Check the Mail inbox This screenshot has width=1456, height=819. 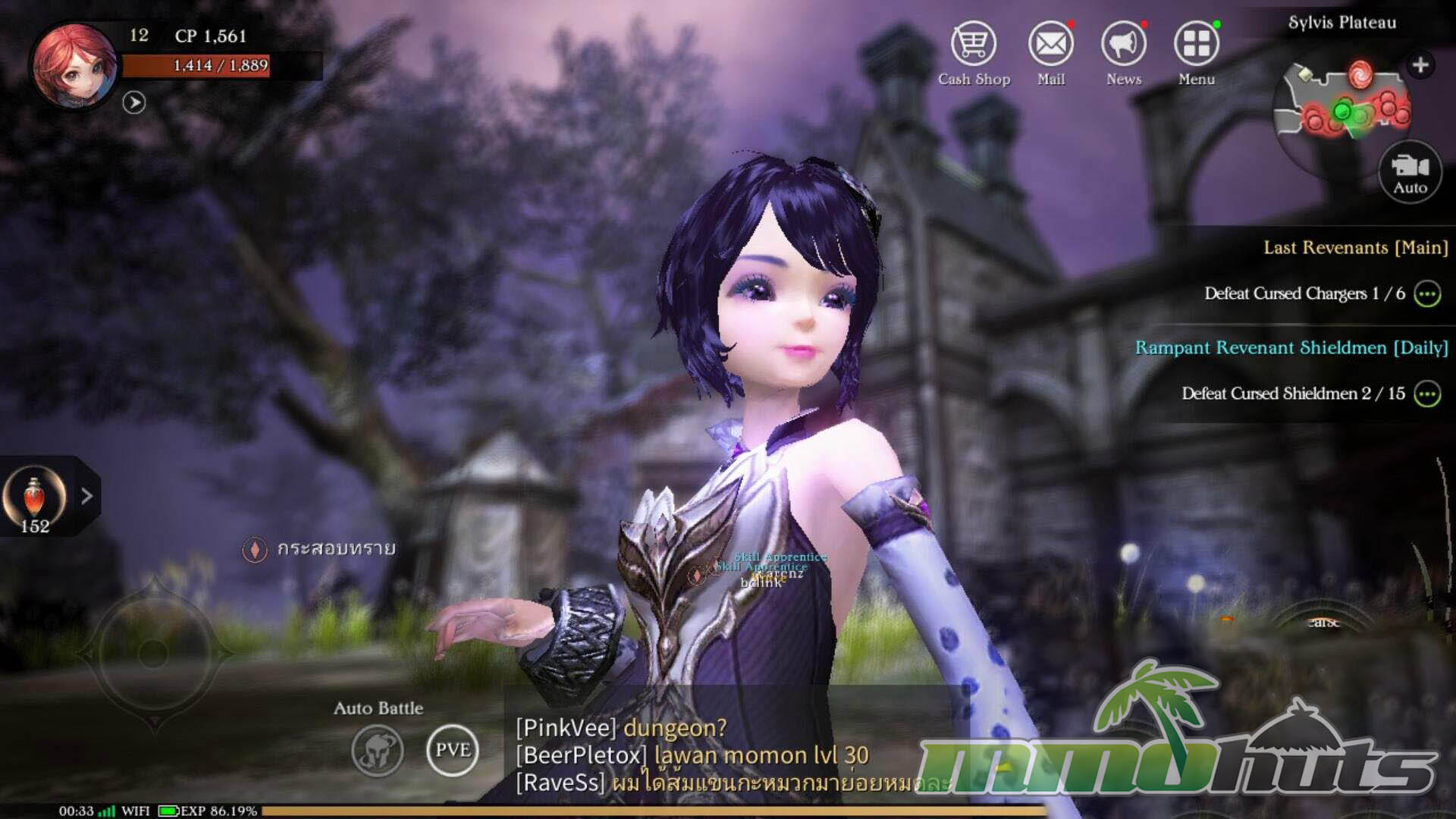click(x=1050, y=45)
